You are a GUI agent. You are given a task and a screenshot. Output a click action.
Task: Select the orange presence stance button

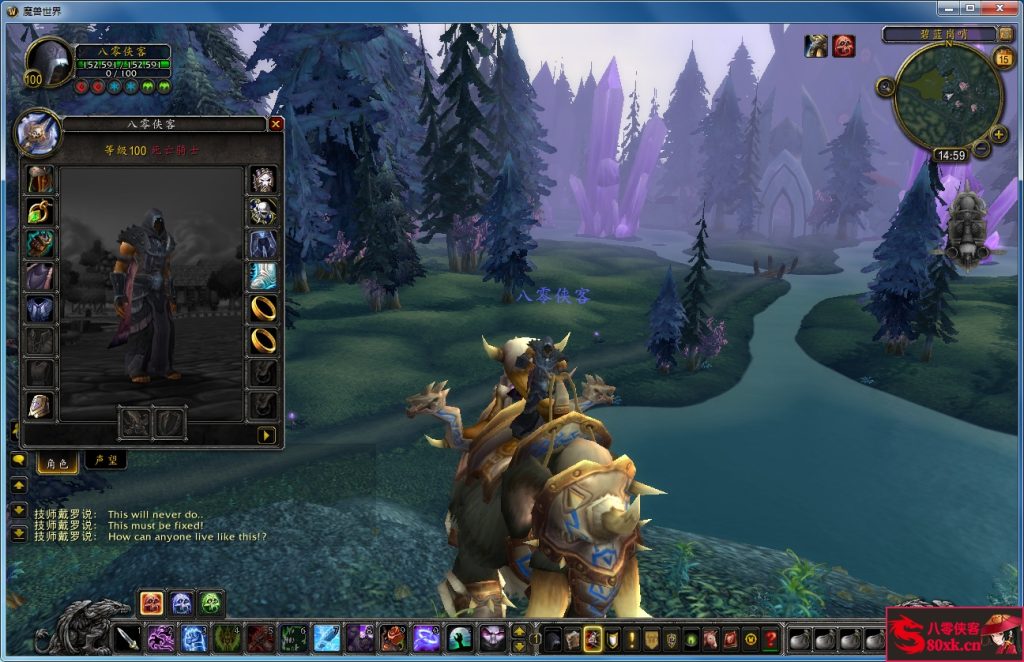click(152, 602)
